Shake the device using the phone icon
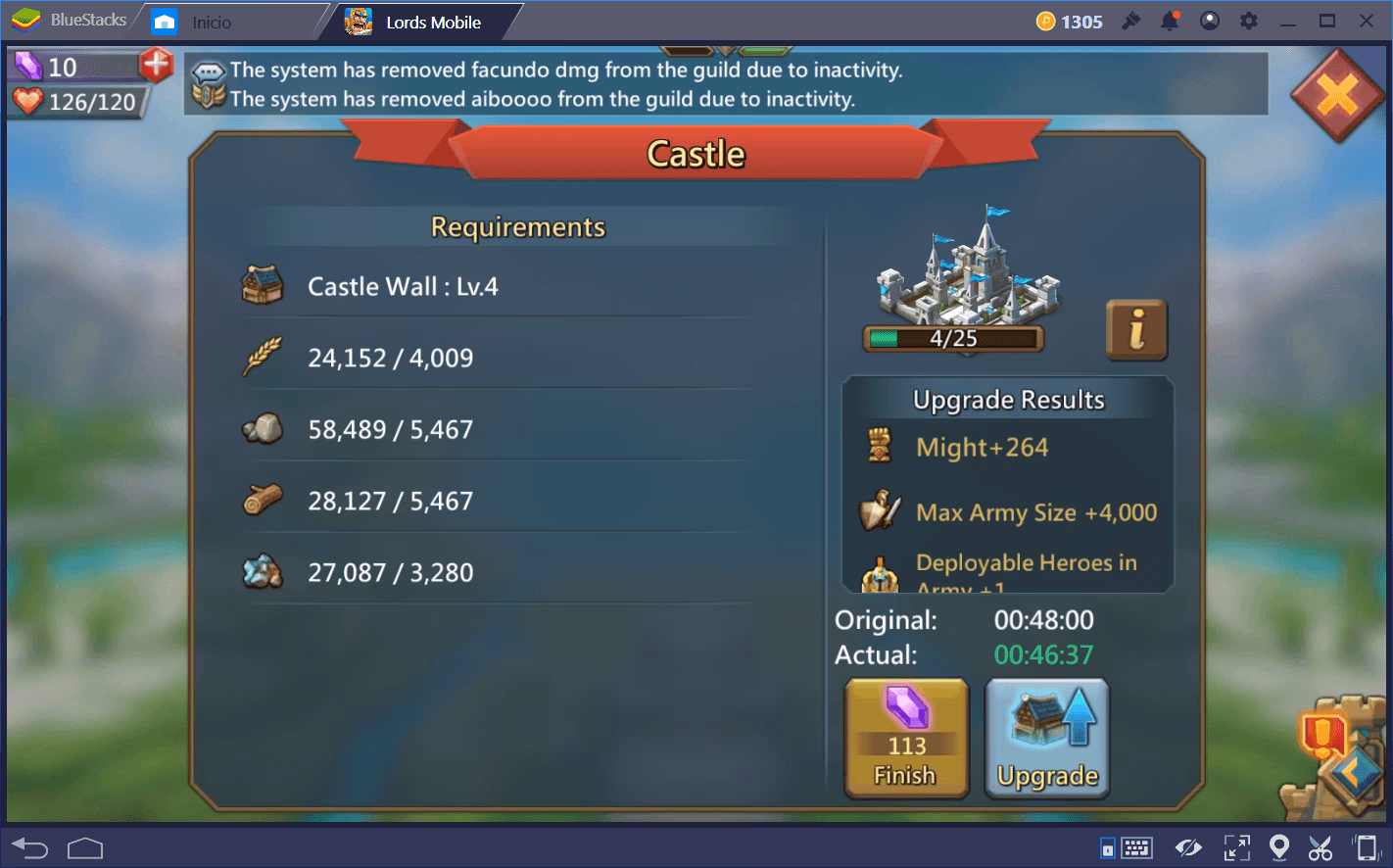 pos(1366,846)
